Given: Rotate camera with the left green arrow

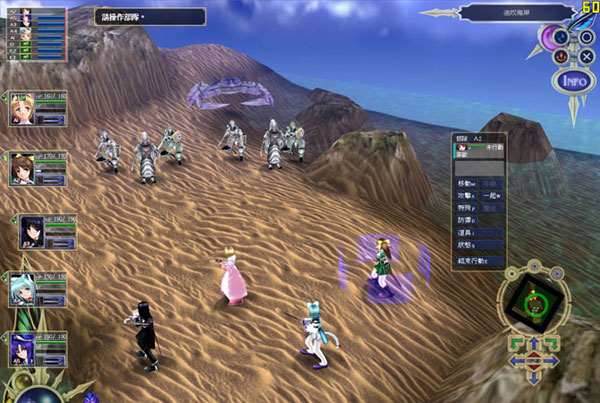Looking at the screenshot, I should pos(516,343).
